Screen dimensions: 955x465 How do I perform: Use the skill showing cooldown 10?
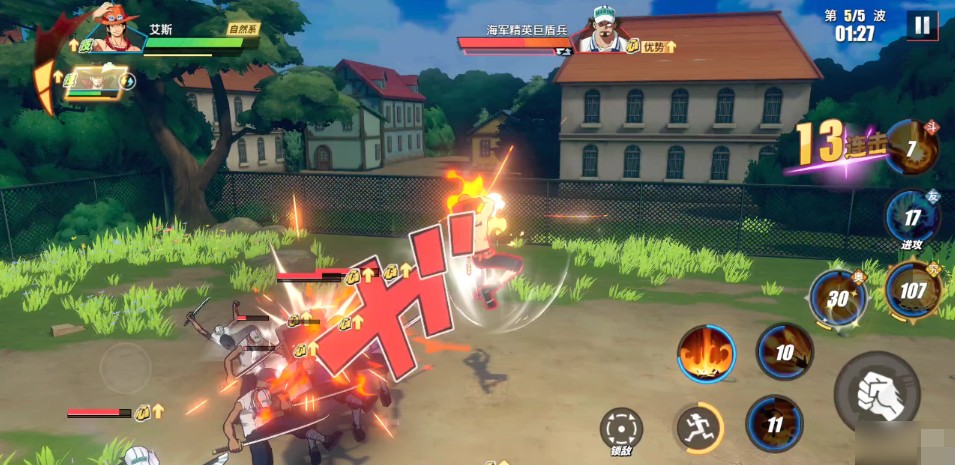[784, 351]
